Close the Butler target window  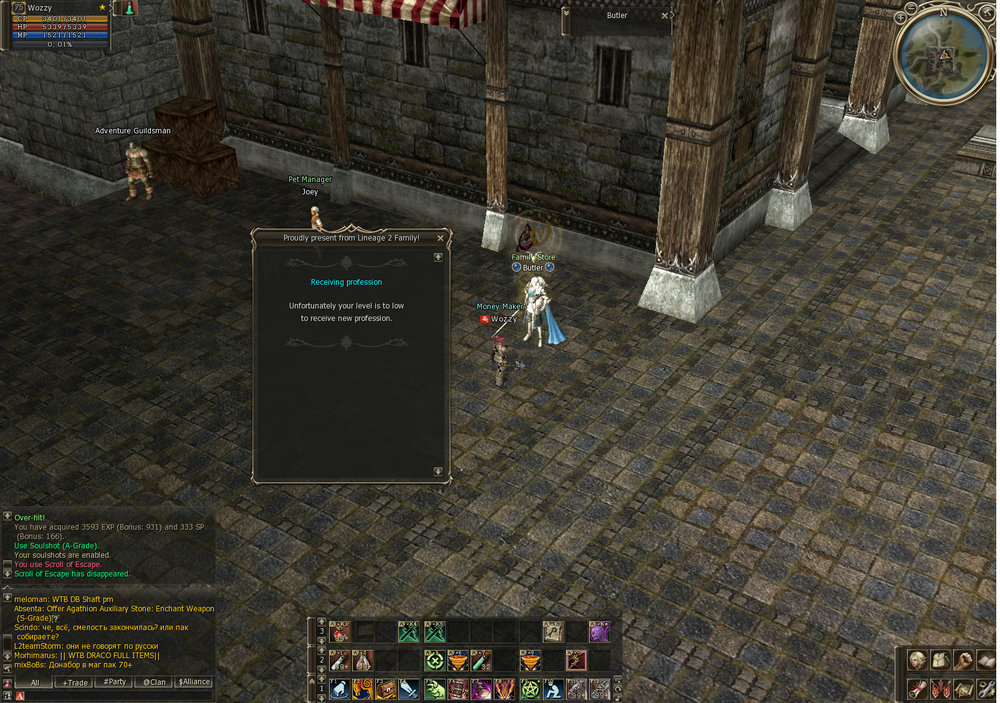coord(665,16)
